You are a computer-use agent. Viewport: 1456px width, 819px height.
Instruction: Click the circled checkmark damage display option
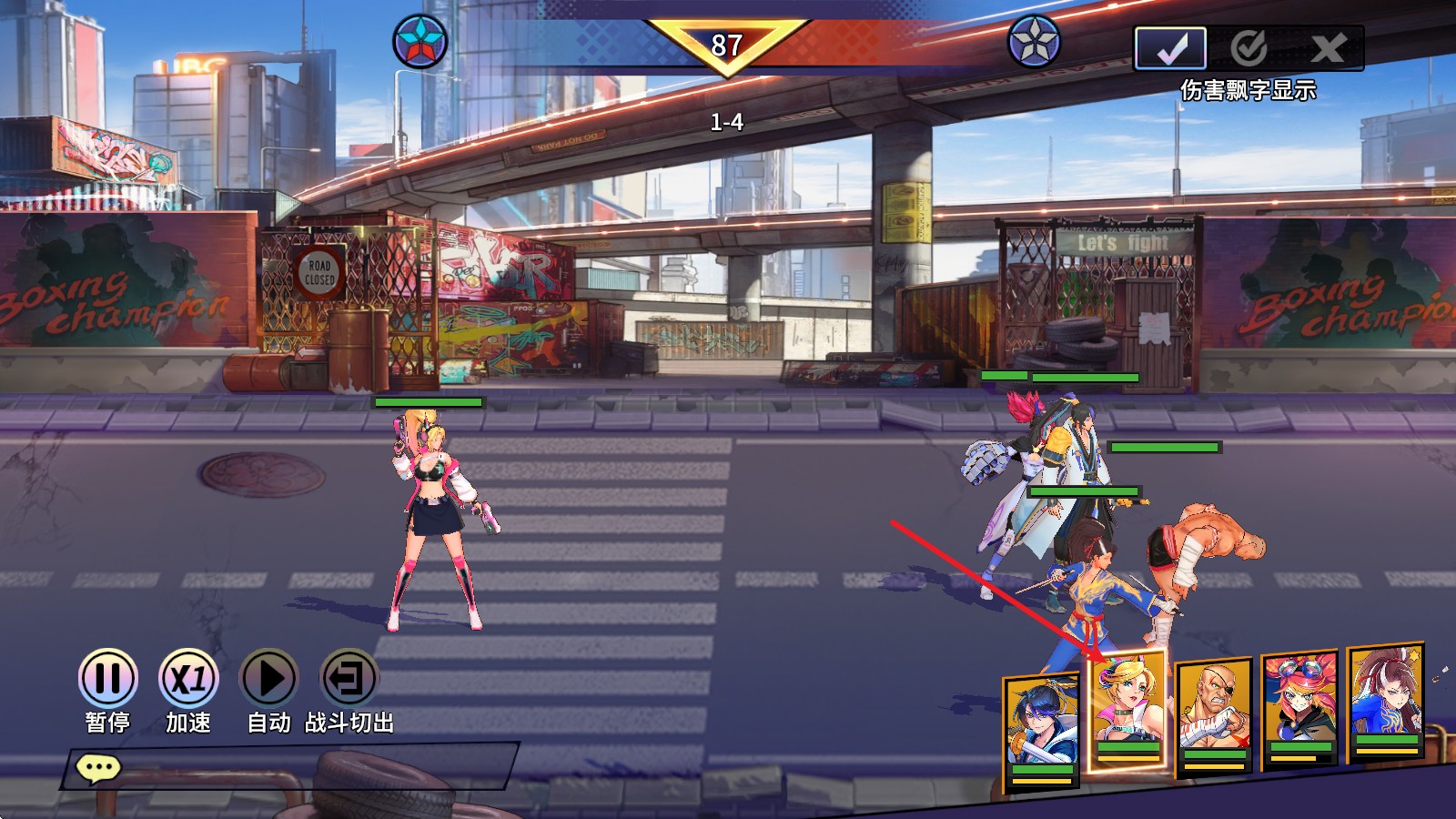pos(1249,48)
